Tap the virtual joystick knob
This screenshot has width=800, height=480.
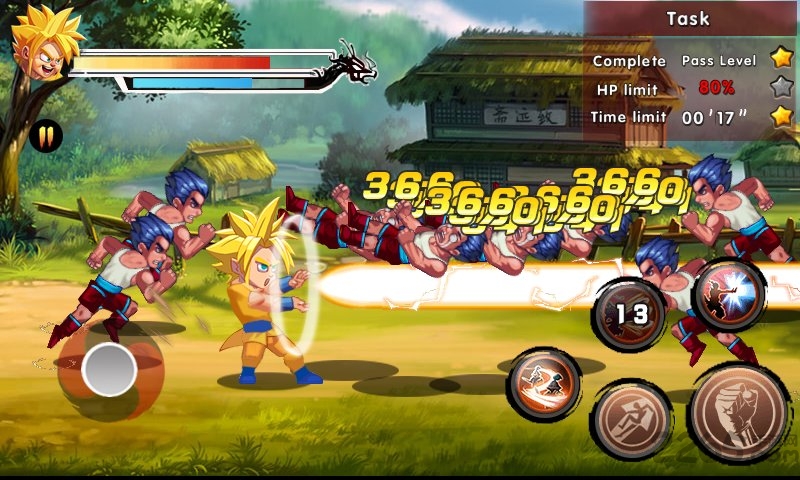pyautogui.click(x=109, y=370)
